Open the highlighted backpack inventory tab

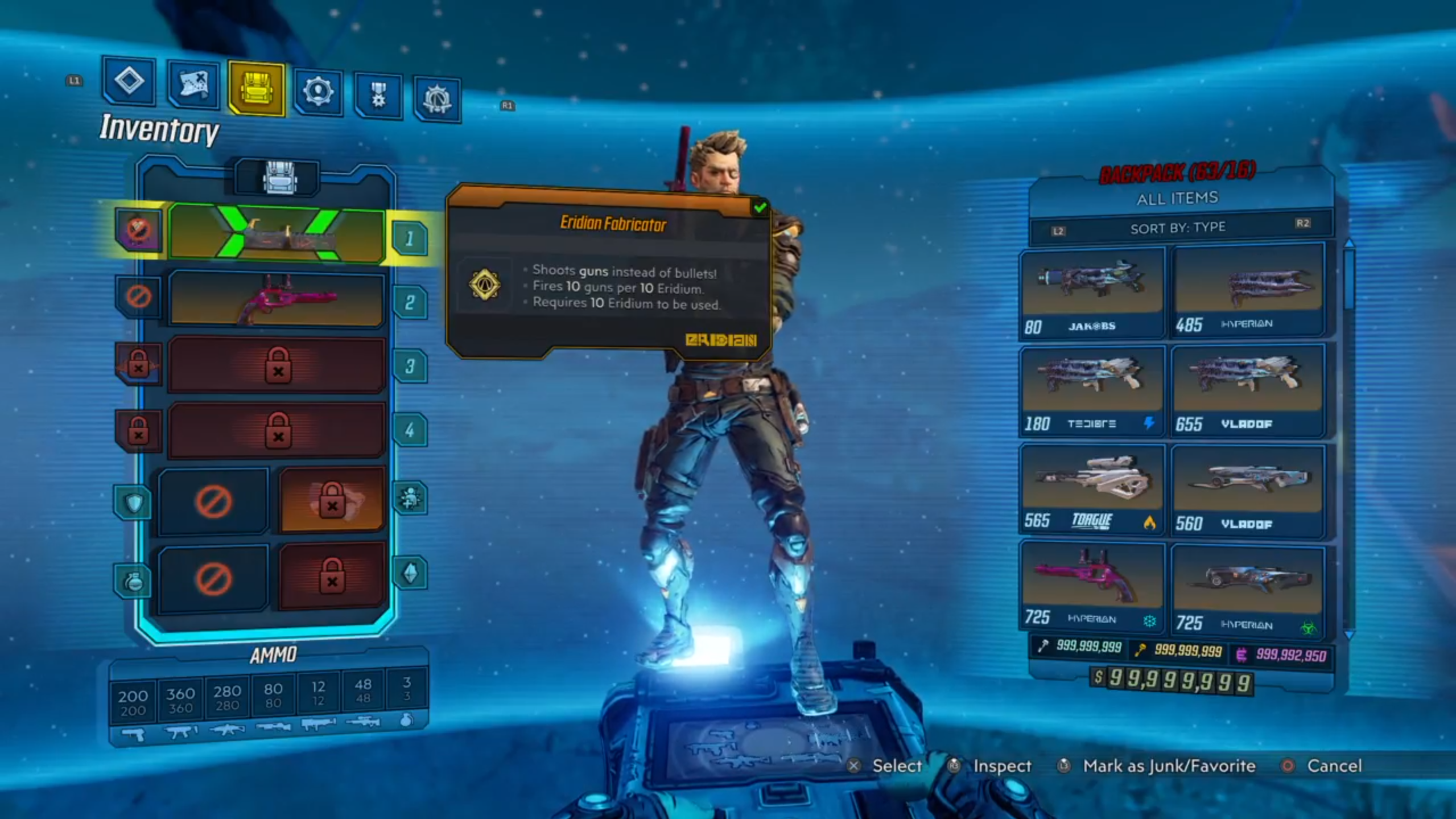257,89
